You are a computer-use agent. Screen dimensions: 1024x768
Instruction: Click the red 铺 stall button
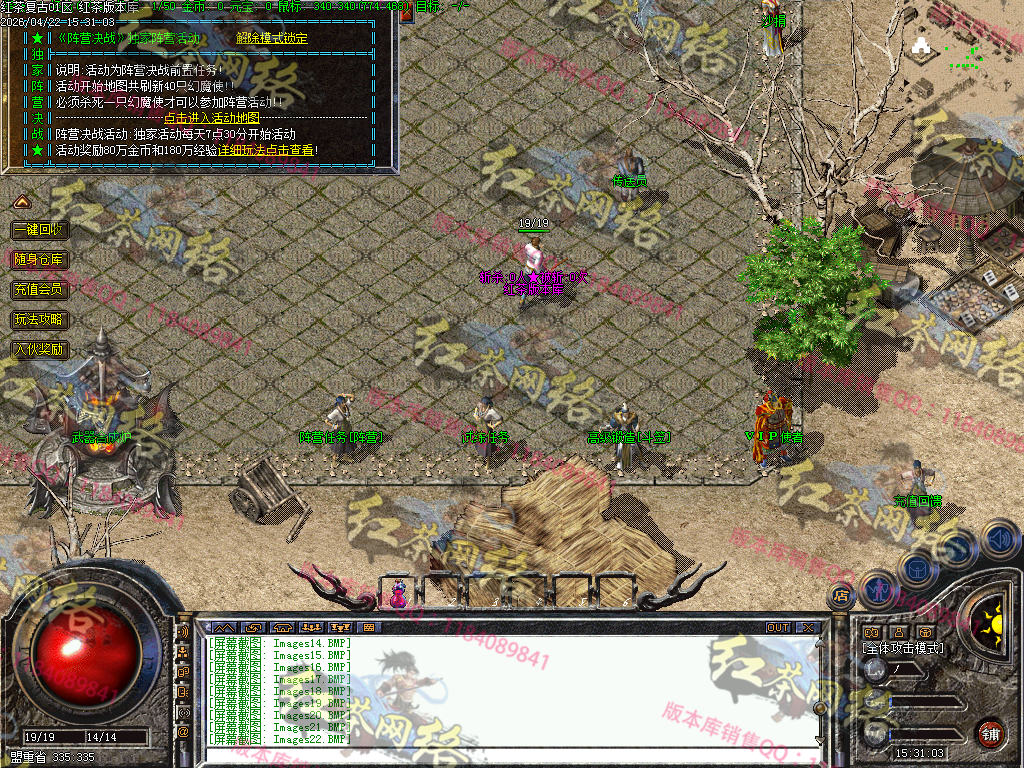pyautogui.click(x=990, y=732)
